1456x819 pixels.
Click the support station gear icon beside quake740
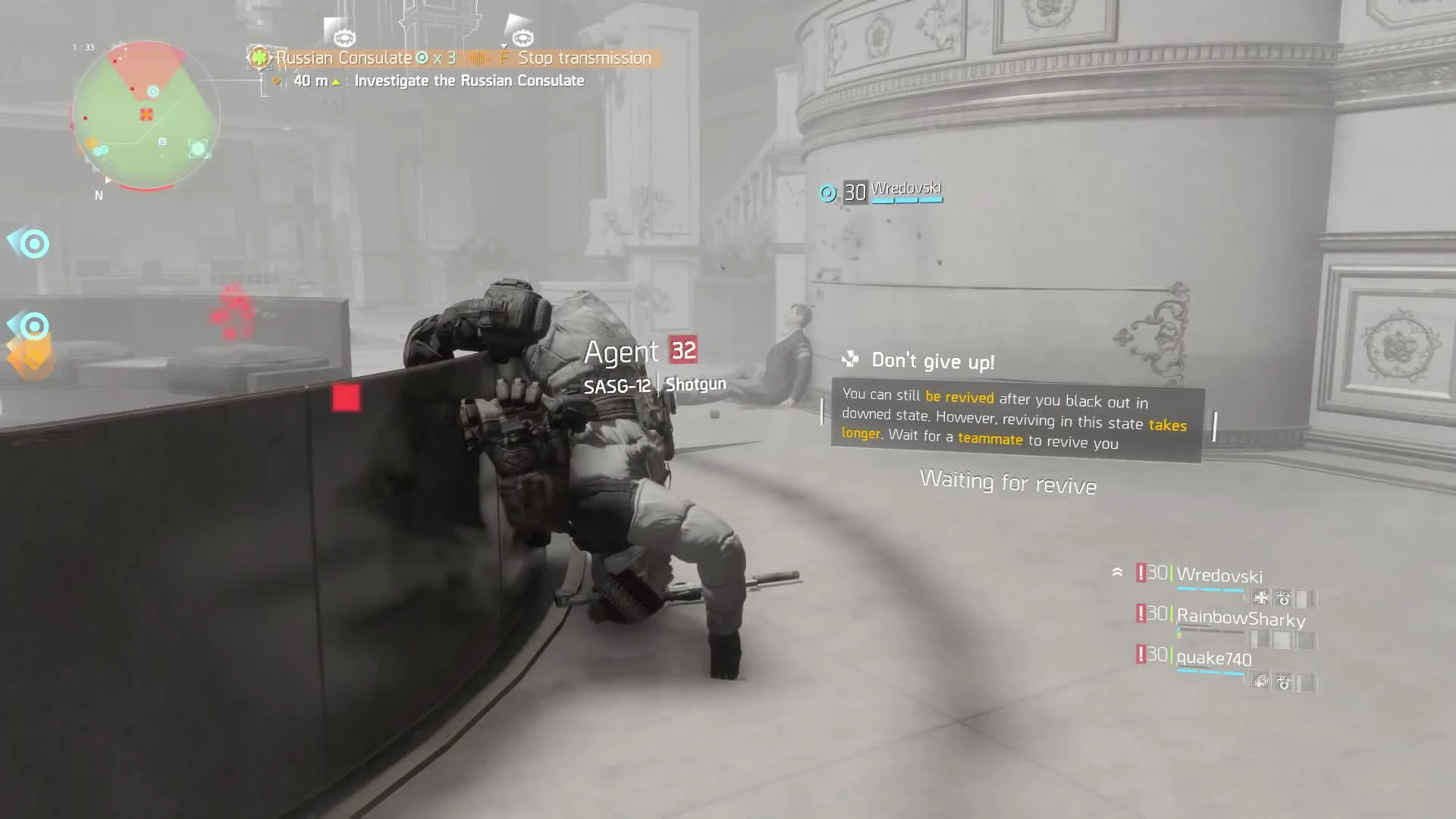(1284, 683)
